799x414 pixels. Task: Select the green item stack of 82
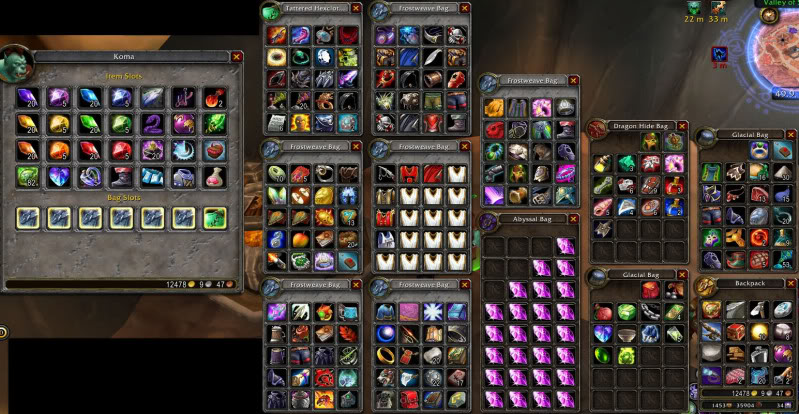[28, 176]
